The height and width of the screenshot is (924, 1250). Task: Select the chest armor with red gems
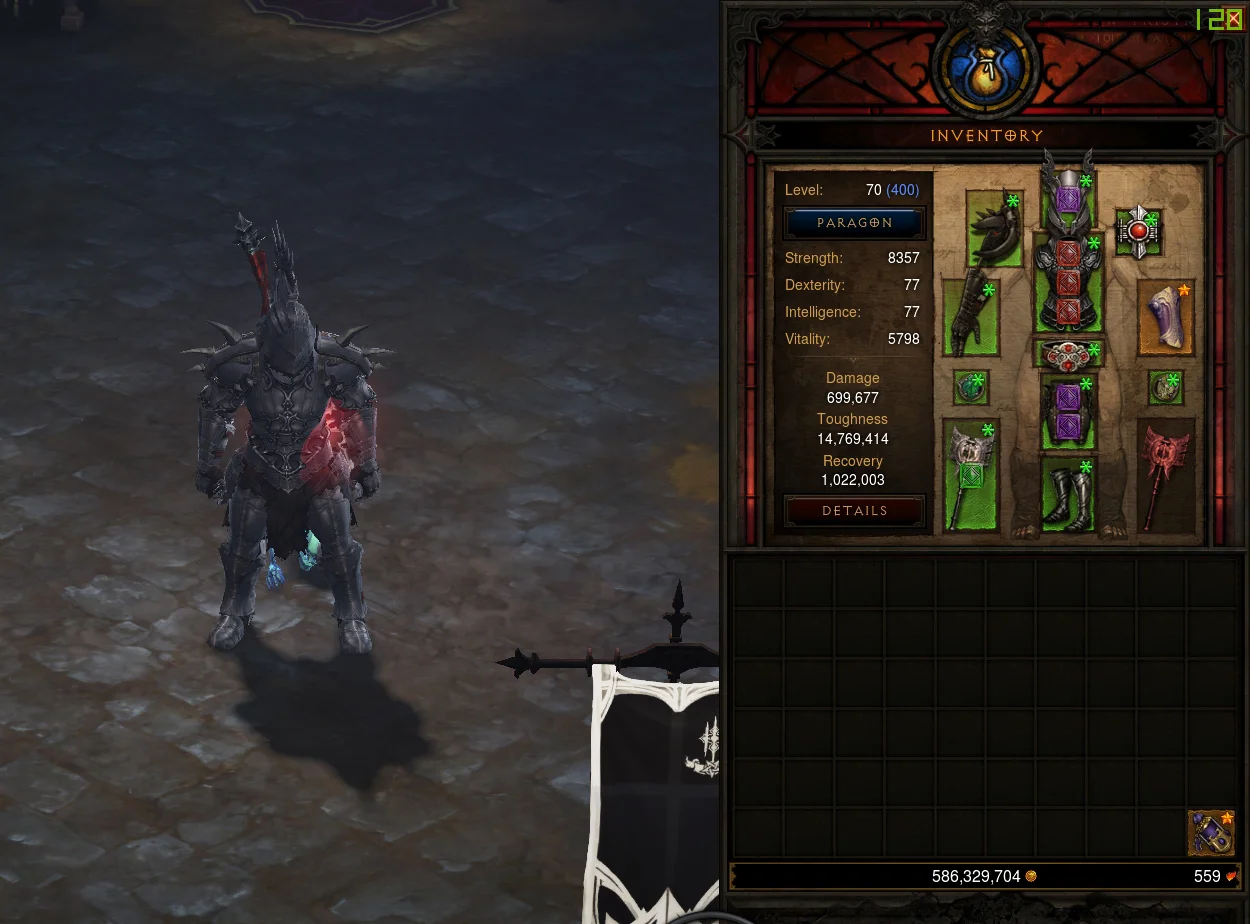(1068, 285)
